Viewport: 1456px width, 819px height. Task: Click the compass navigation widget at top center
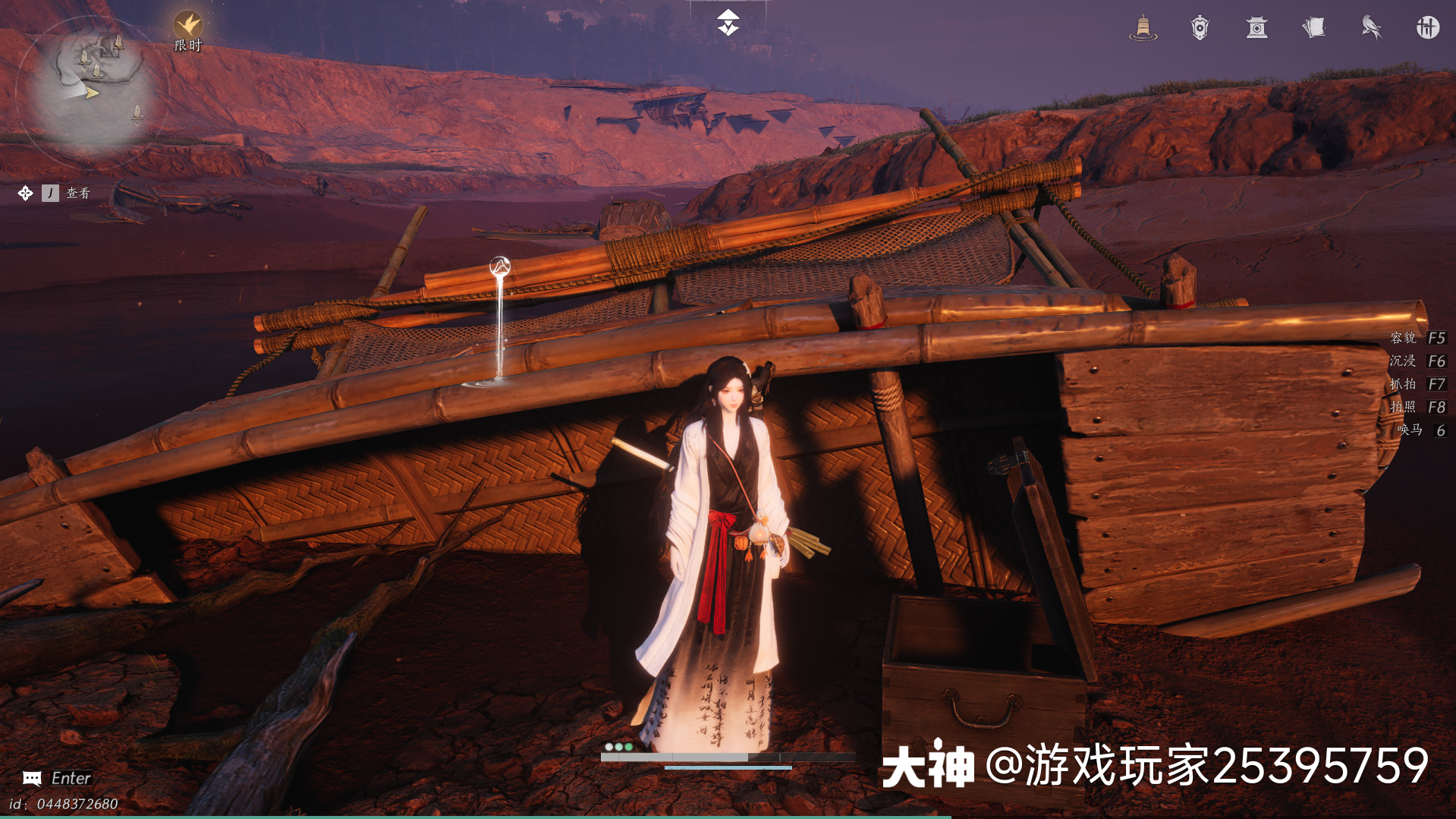(728, 22)
